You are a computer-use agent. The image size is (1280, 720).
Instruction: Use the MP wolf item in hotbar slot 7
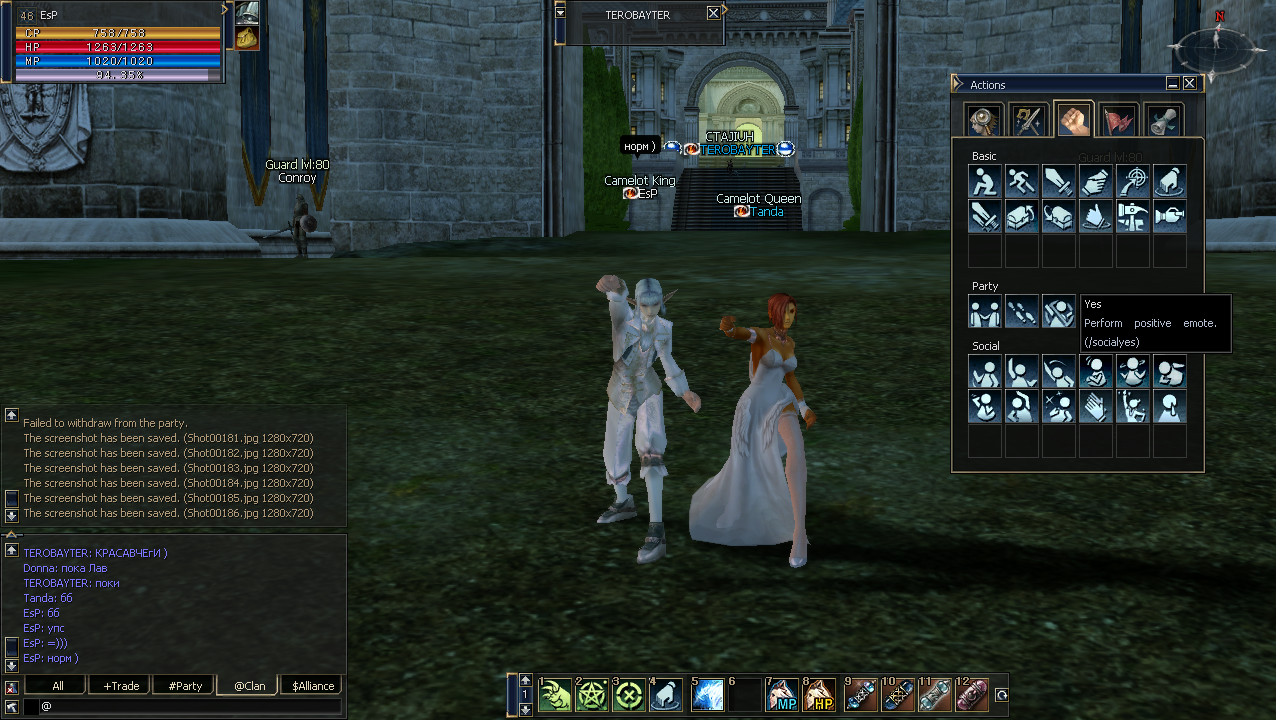(x=782, y=695)
